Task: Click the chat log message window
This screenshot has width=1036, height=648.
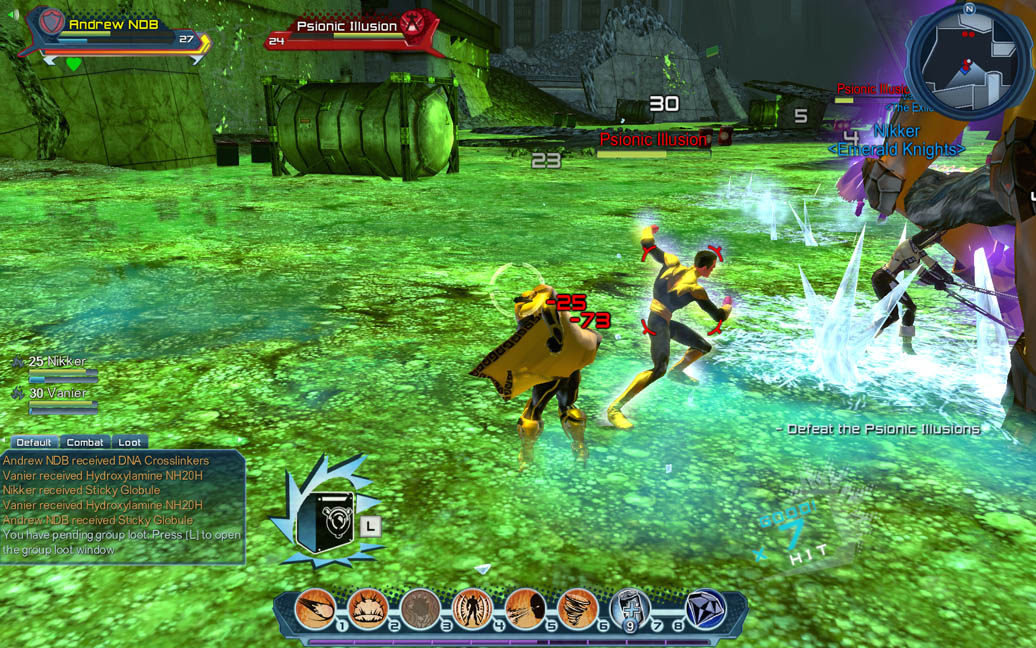Action: pos(122,505)
